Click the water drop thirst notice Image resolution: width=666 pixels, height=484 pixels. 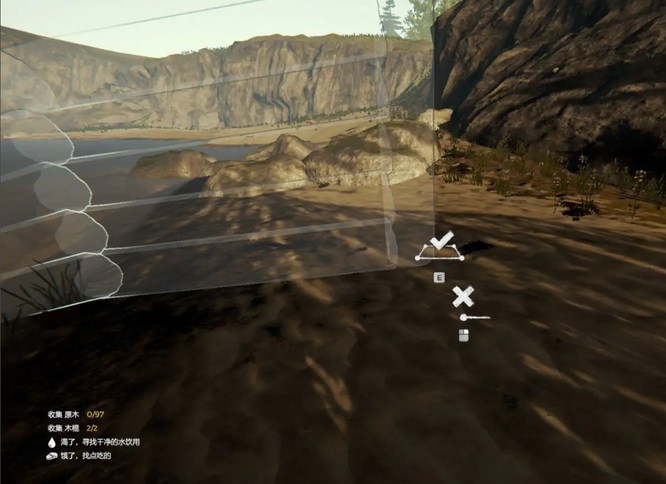click(52, 441)
